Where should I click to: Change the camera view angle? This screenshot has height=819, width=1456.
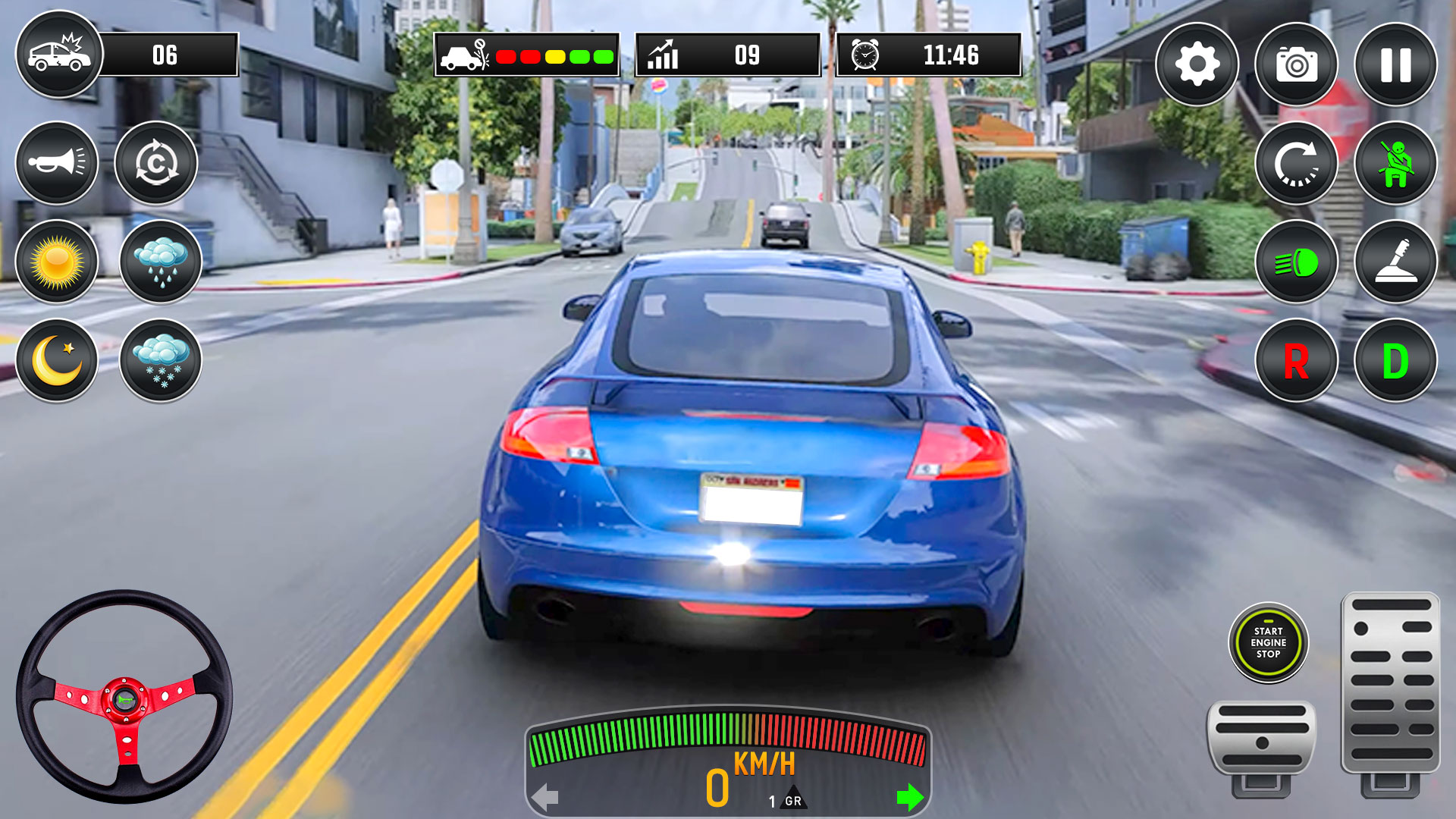pos(155,163)
